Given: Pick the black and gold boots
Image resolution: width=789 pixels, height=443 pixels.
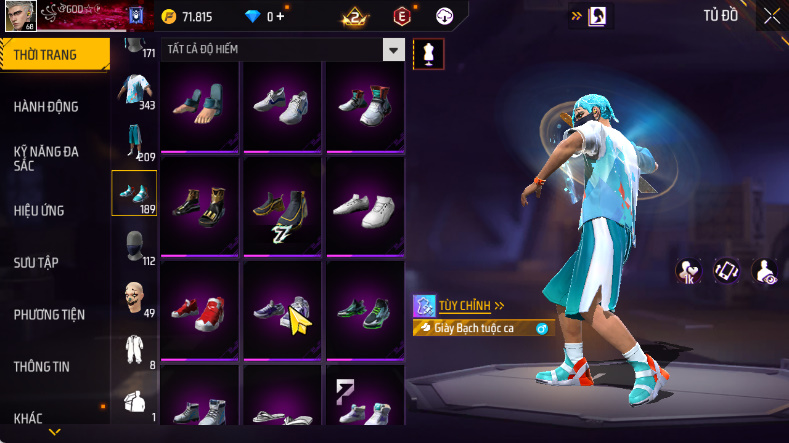Looking at the screenshot, I should tap(199, 205).
